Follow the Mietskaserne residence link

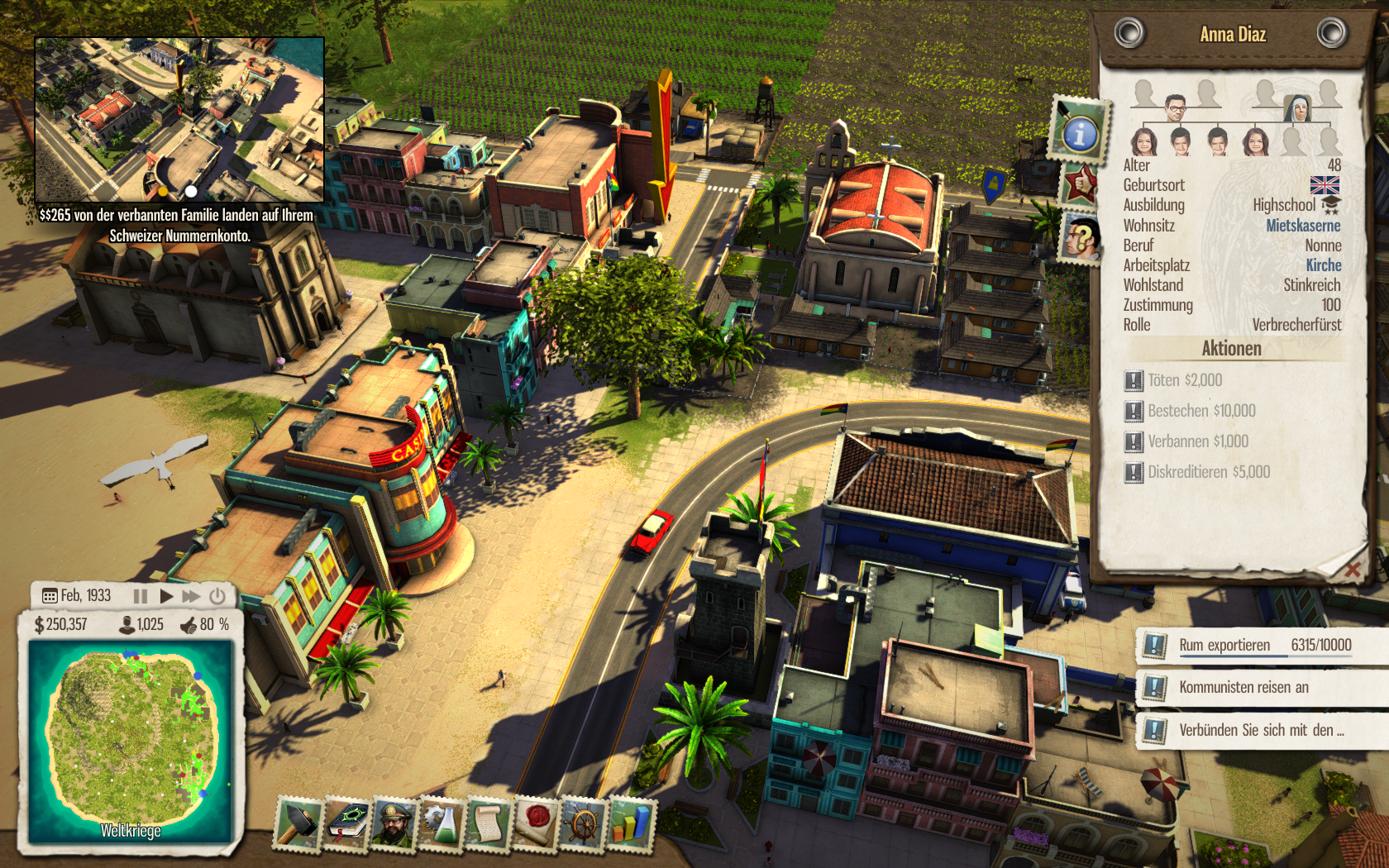(1303, 226)
